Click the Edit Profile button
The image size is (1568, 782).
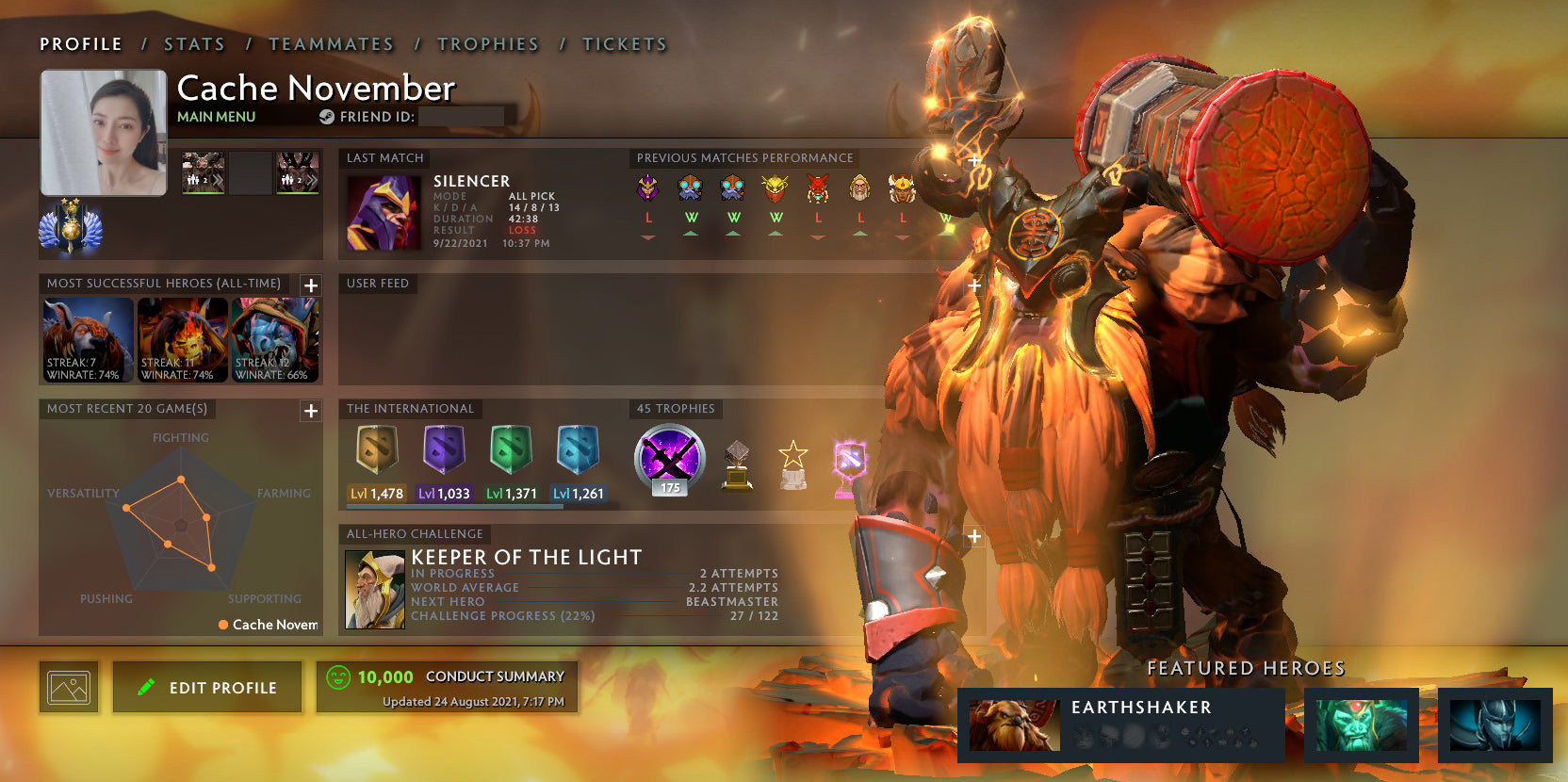pyautogui.click(x=206, y=687)
